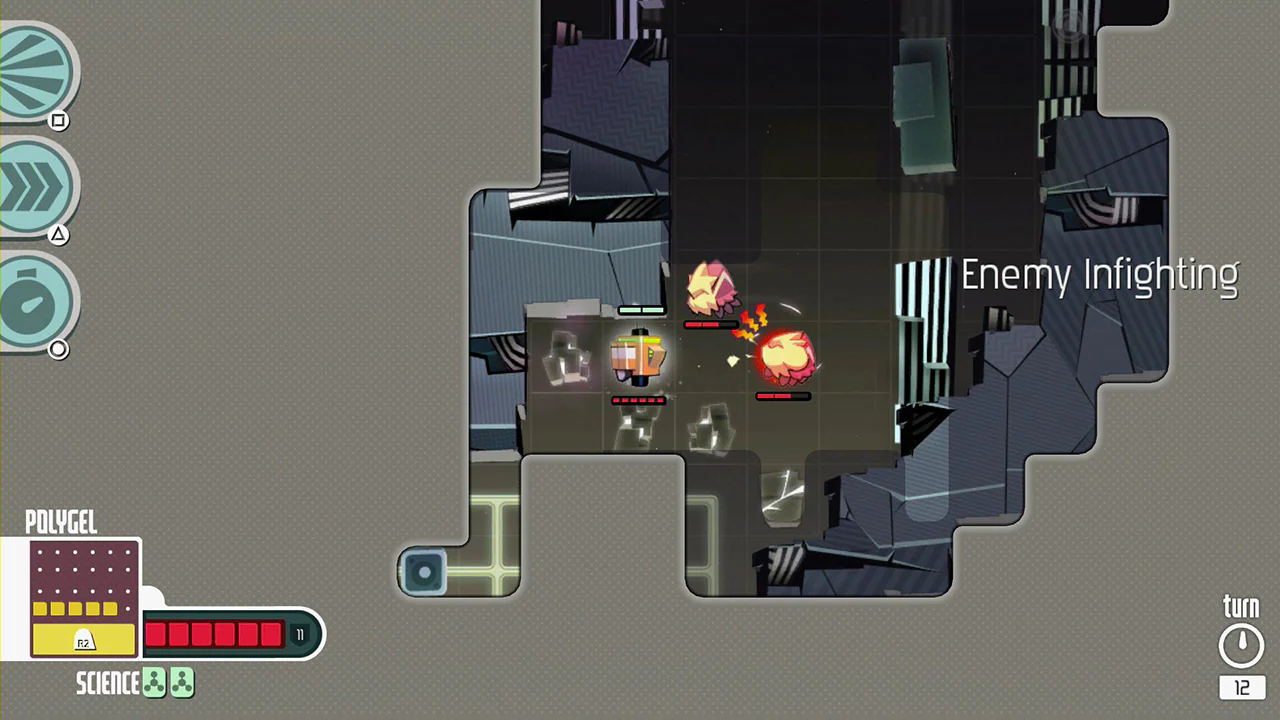This screenshot has width=1280, height=720.
Task: Click the circle button badge below stopwatch ability
Action: coord(58,348)
